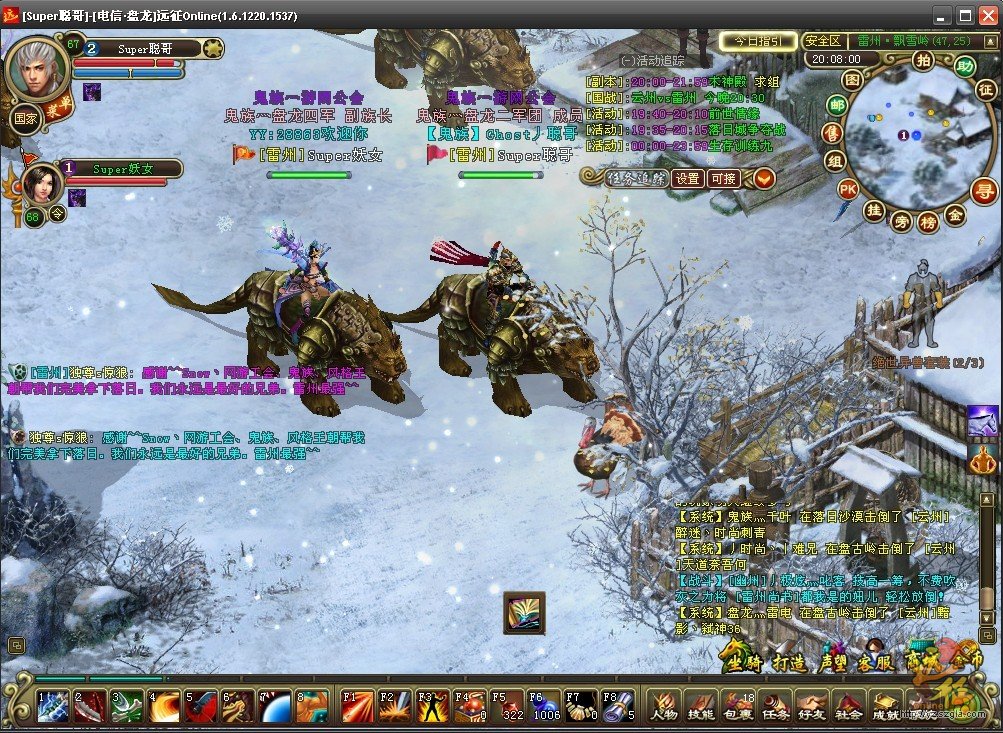Open the 国家 nation button
Image resolution: width=1003 pixels, height=733 pixels.
pos(26,117)
